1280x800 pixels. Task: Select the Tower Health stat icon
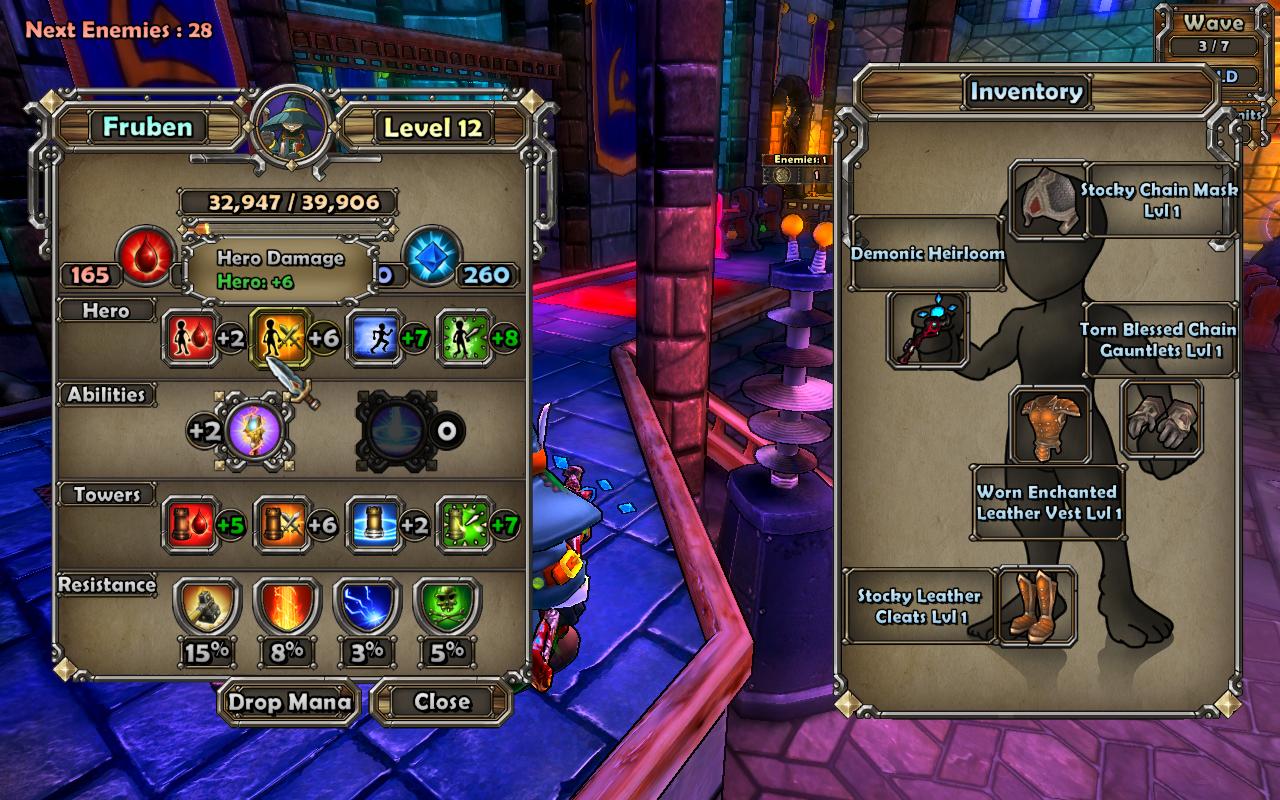pos(190,524)
